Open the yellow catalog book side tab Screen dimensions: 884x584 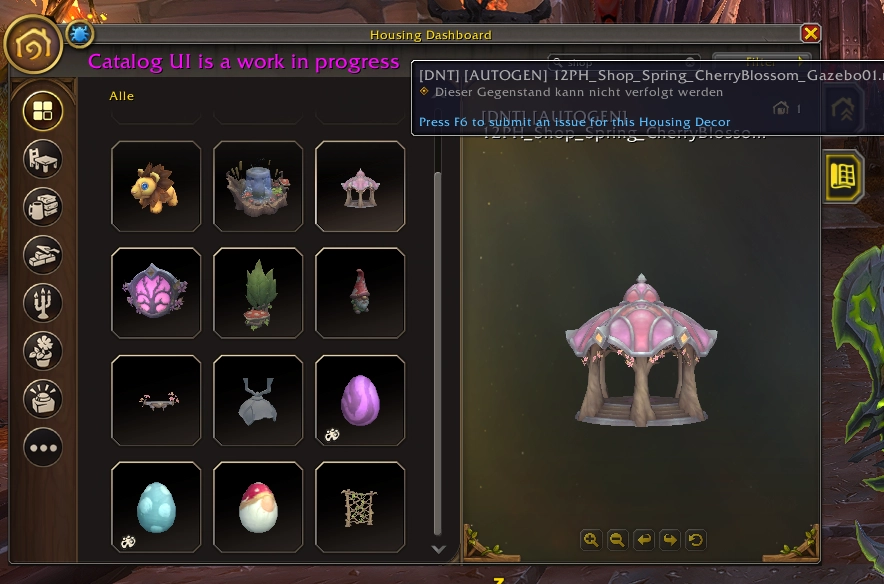[843, 176]
